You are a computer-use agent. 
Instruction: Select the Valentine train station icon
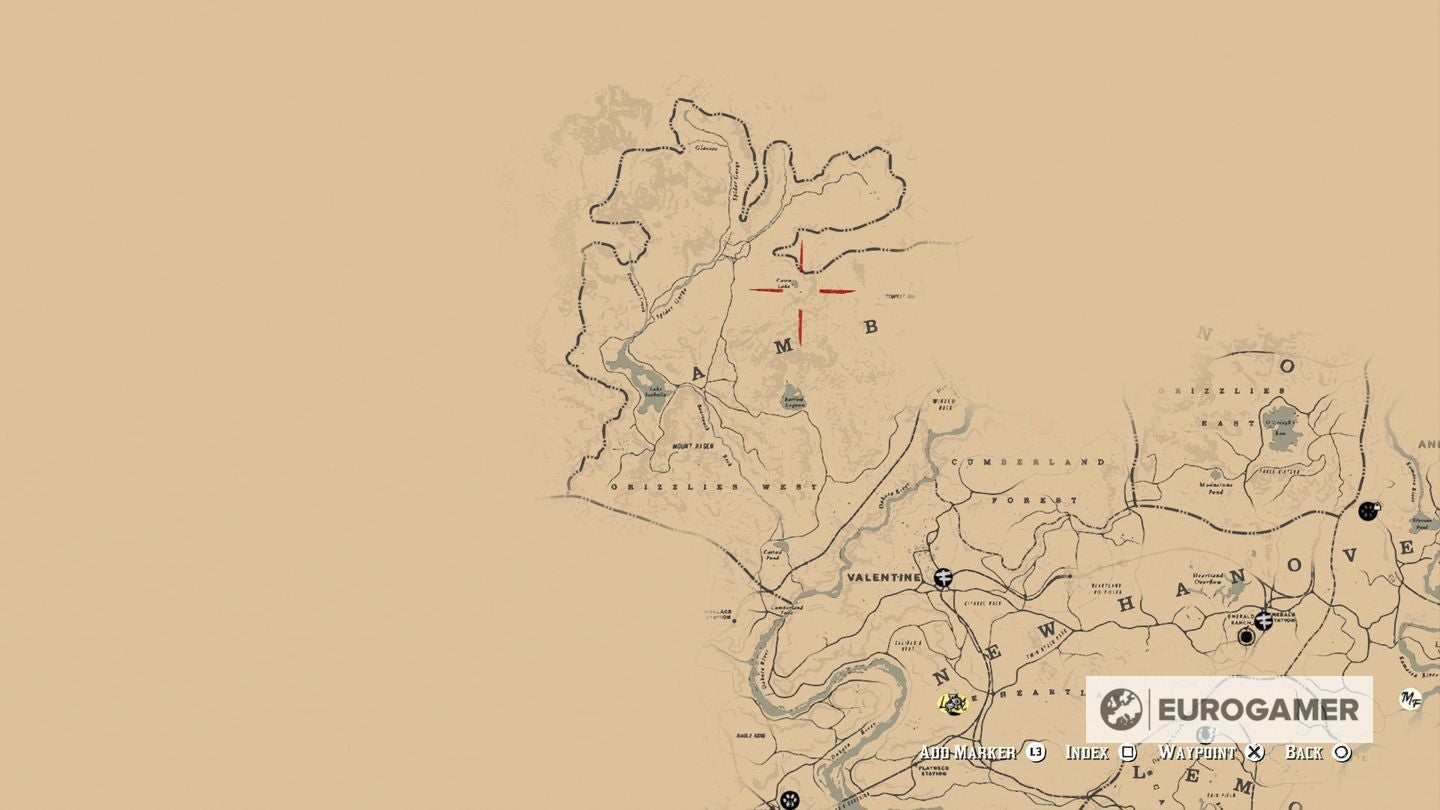click(x=942, y=578)
